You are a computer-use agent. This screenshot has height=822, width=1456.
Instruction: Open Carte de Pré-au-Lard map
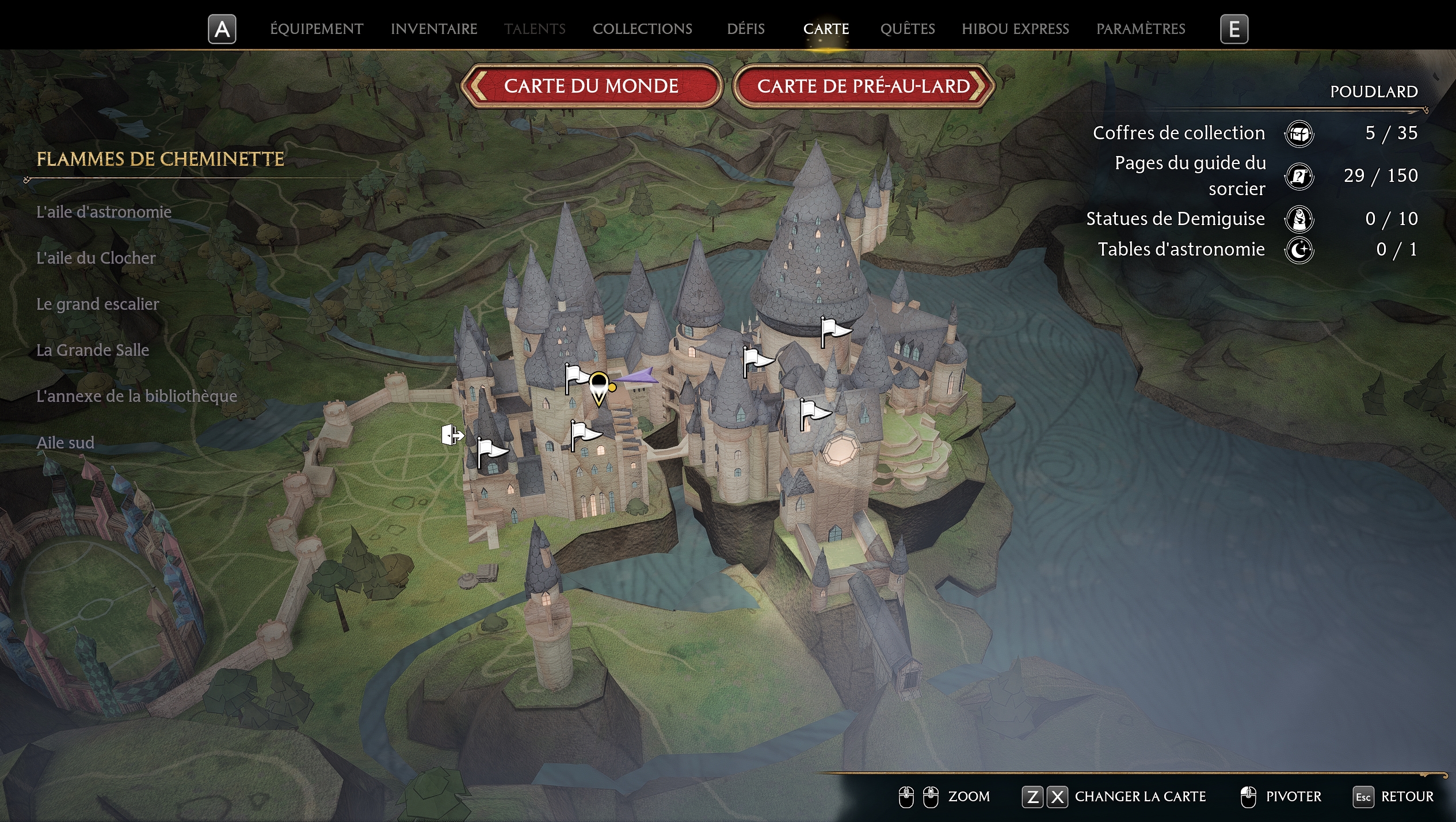point(863,86)
